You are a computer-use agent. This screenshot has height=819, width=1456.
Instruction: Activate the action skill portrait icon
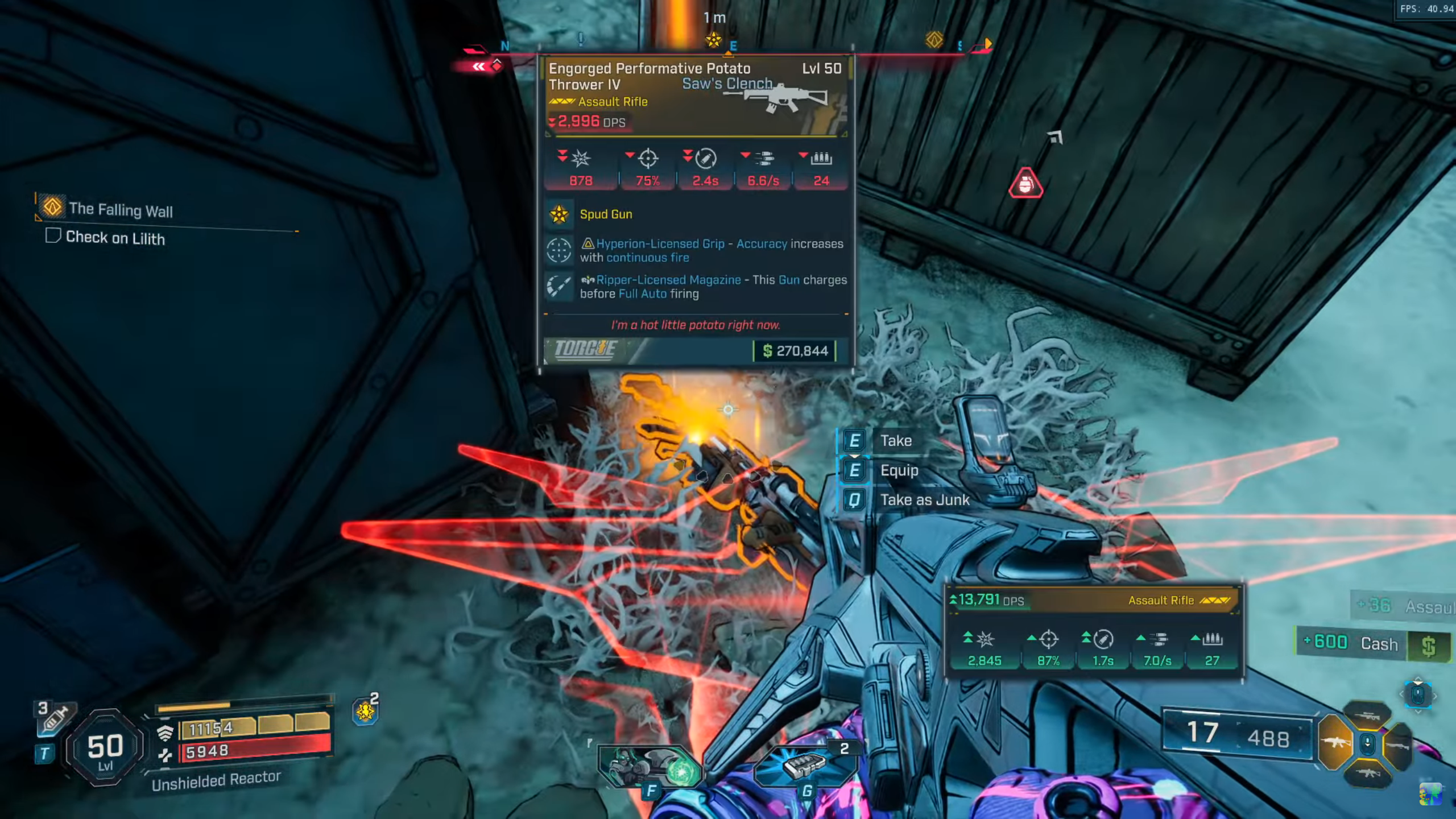pos(650,765)
